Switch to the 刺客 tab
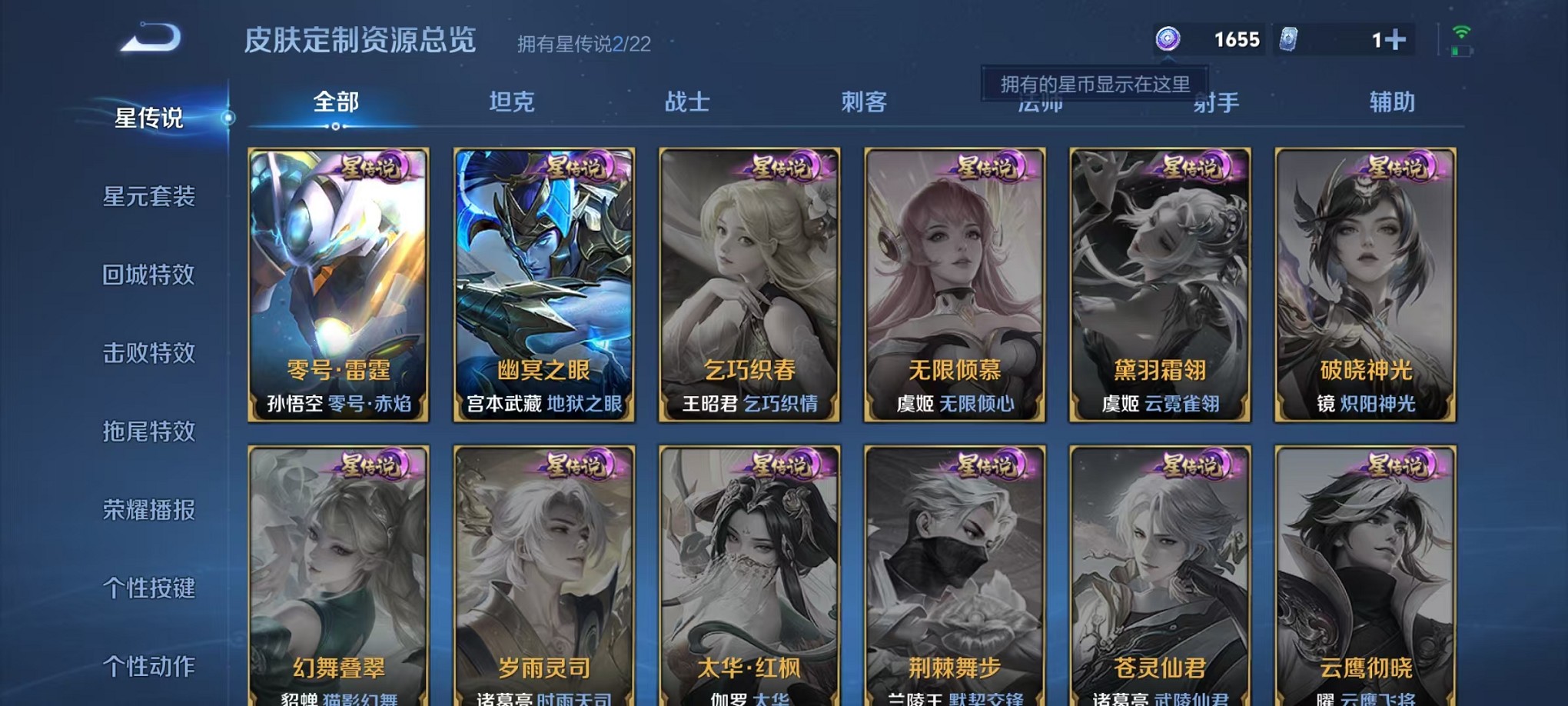The height and width of the screenshot is (706, 1568). (862, 101)
